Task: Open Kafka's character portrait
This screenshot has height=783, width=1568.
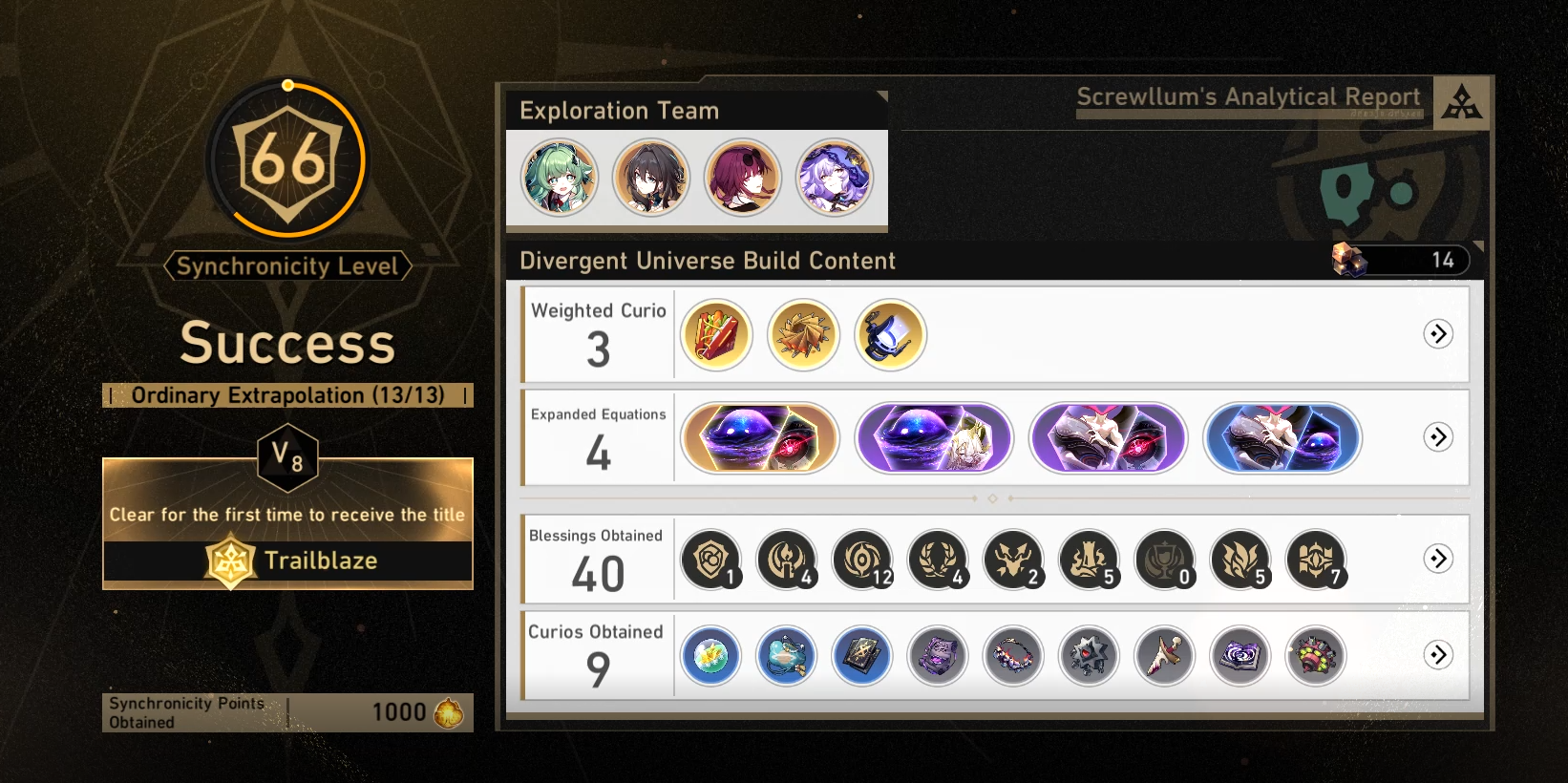Action: pyautogui.click(x=743, y=177)
